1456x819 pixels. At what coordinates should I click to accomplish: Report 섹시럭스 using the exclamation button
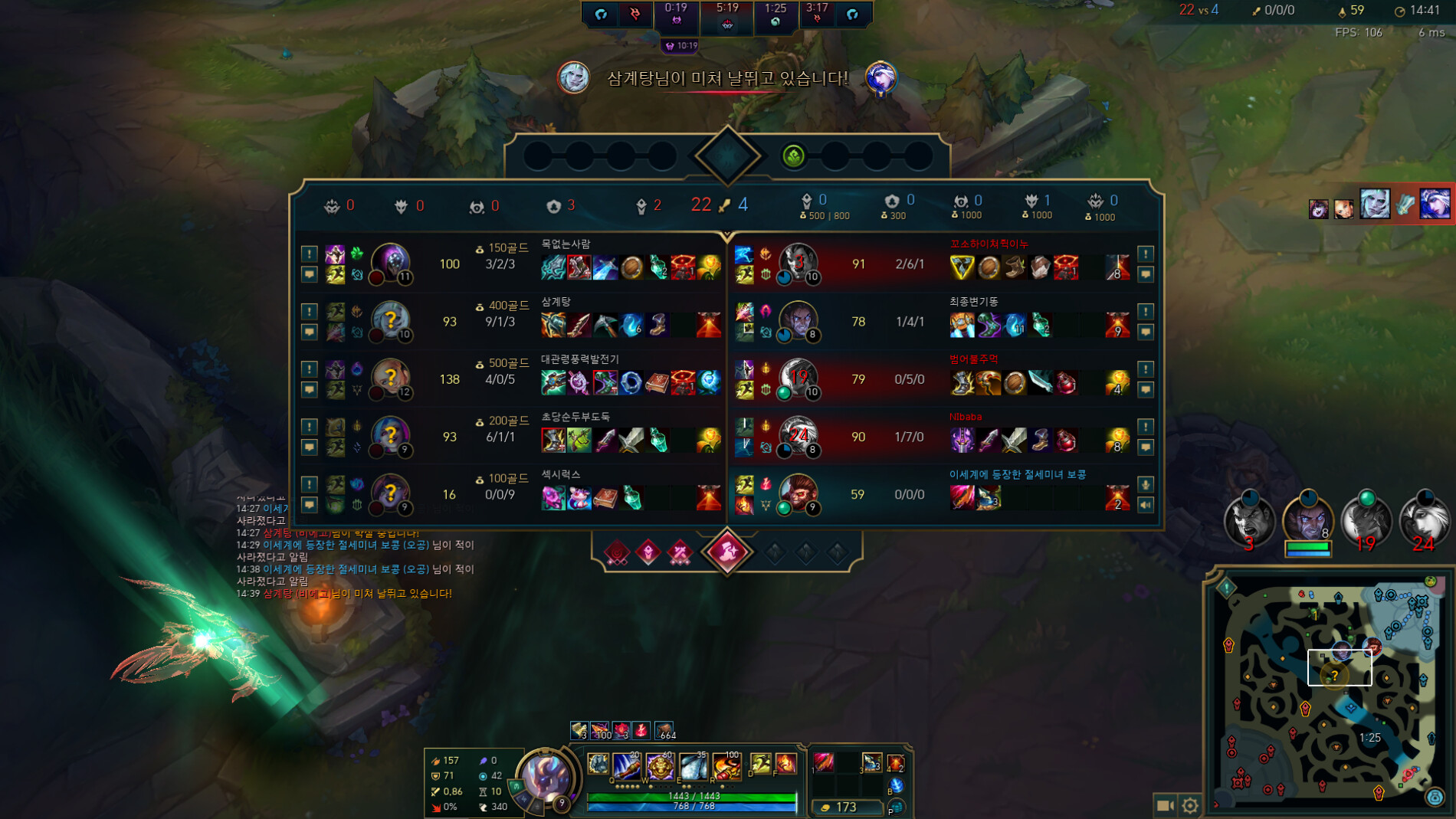pos(309,484)
